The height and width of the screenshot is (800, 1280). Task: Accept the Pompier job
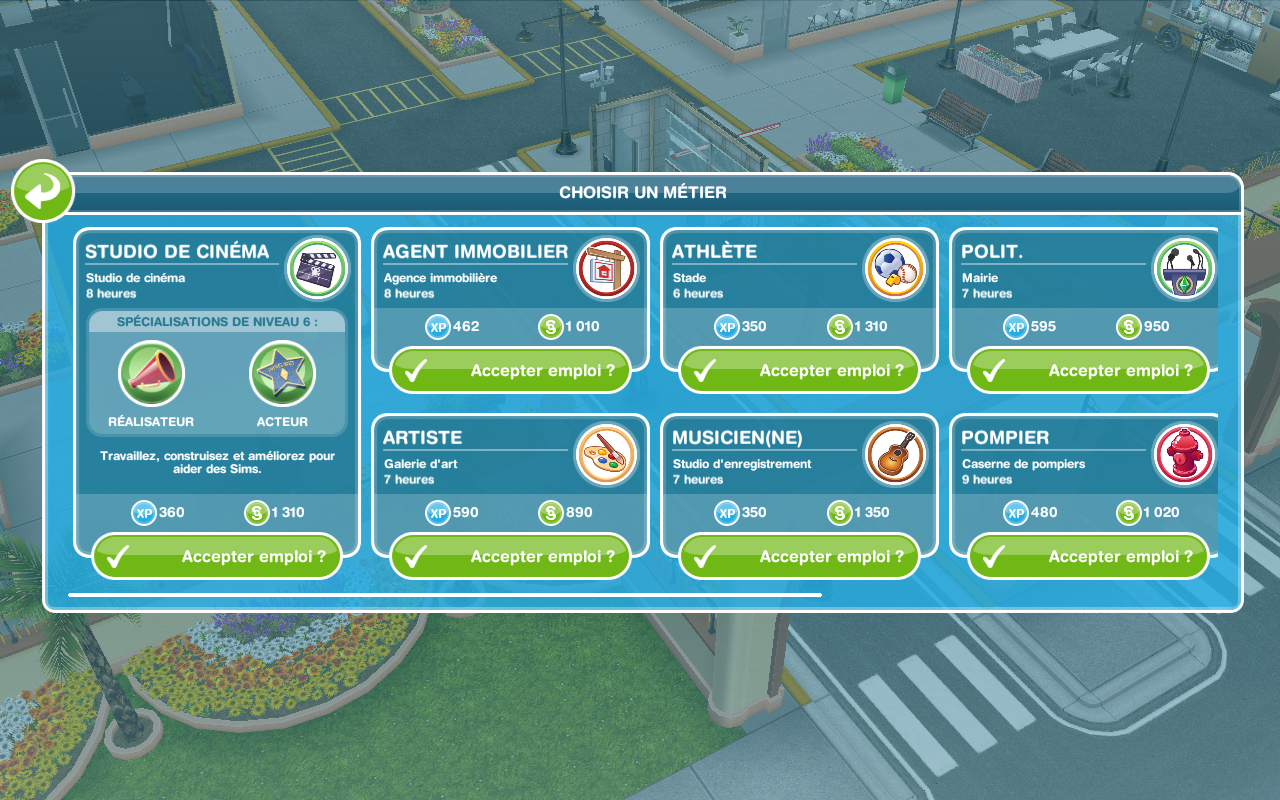click(1088, 557)
